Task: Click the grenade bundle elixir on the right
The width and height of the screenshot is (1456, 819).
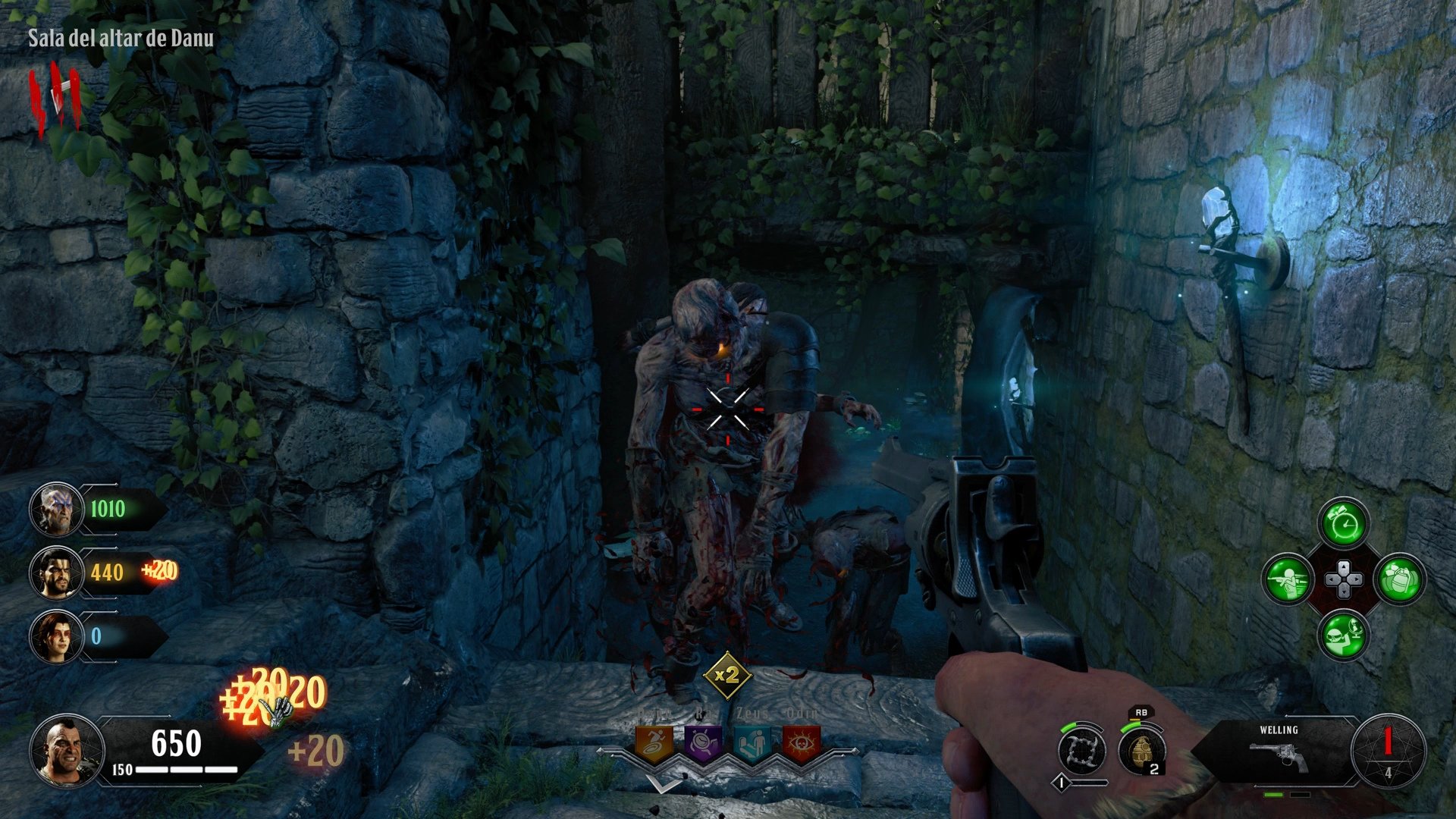Action: [x=1398, y=580]
